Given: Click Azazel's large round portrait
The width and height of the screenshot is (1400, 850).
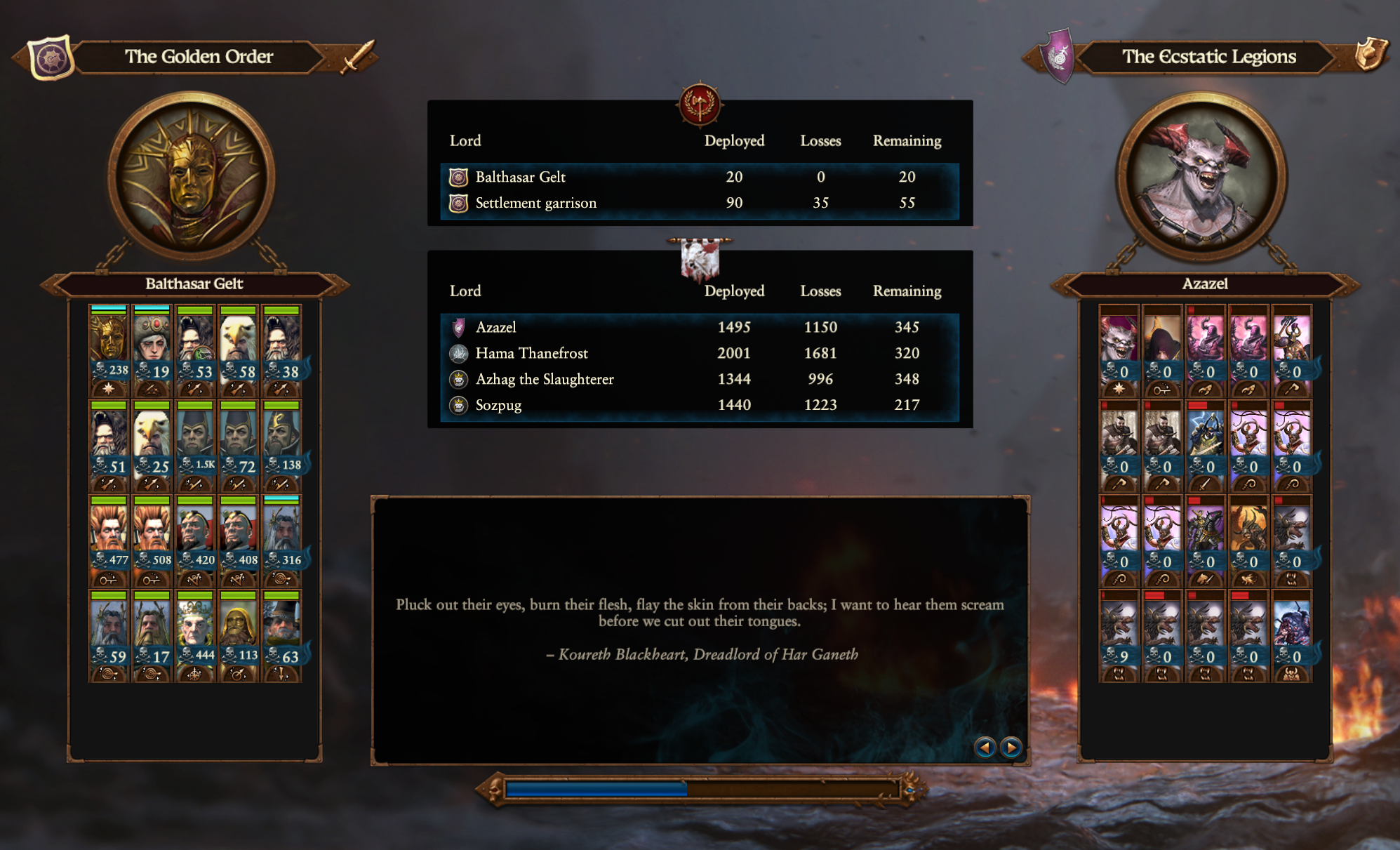Looking at the screenshot, I should click(x=1202, y=177).
